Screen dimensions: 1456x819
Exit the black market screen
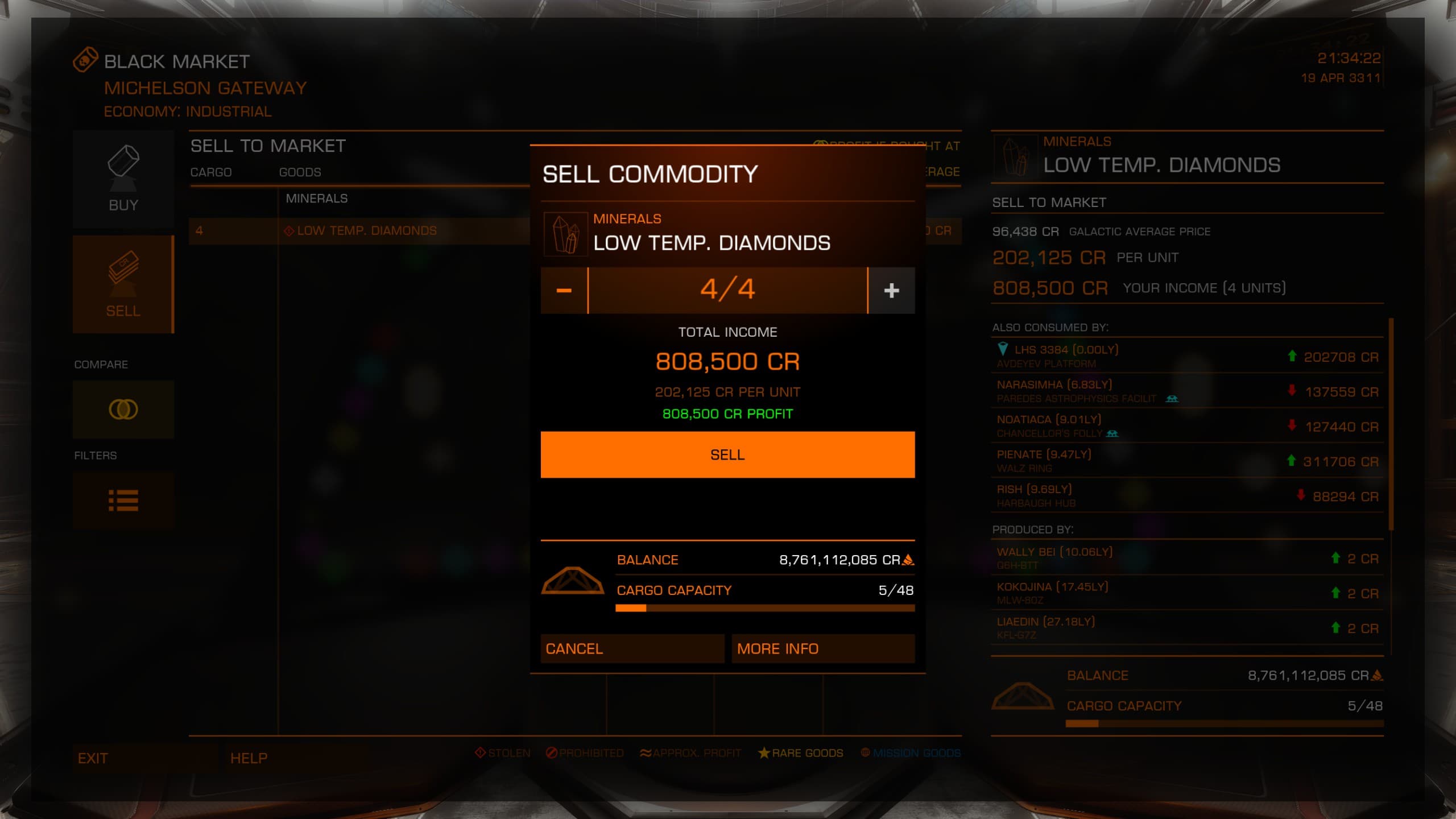click(x=144, y=758)
